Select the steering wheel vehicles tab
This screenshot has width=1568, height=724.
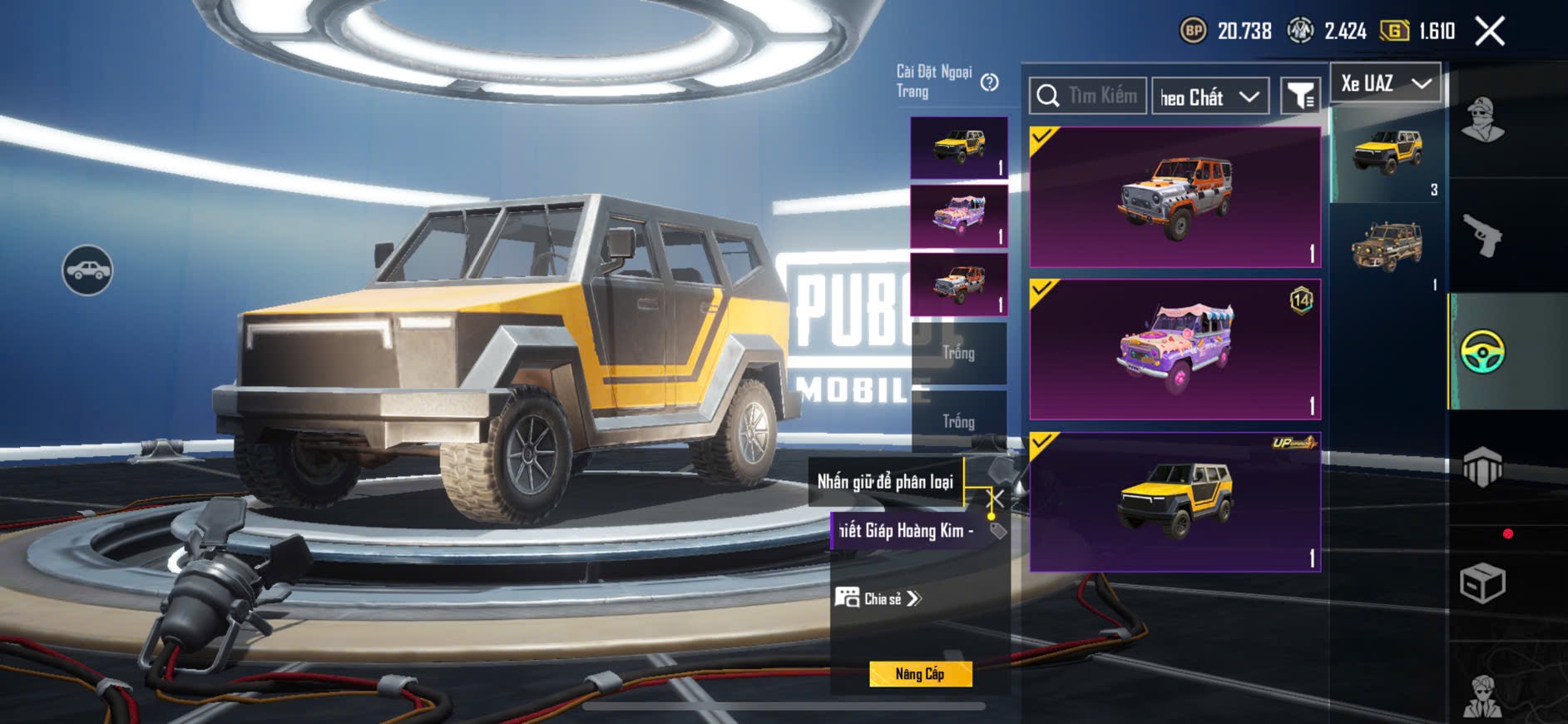click(1482, 352)
